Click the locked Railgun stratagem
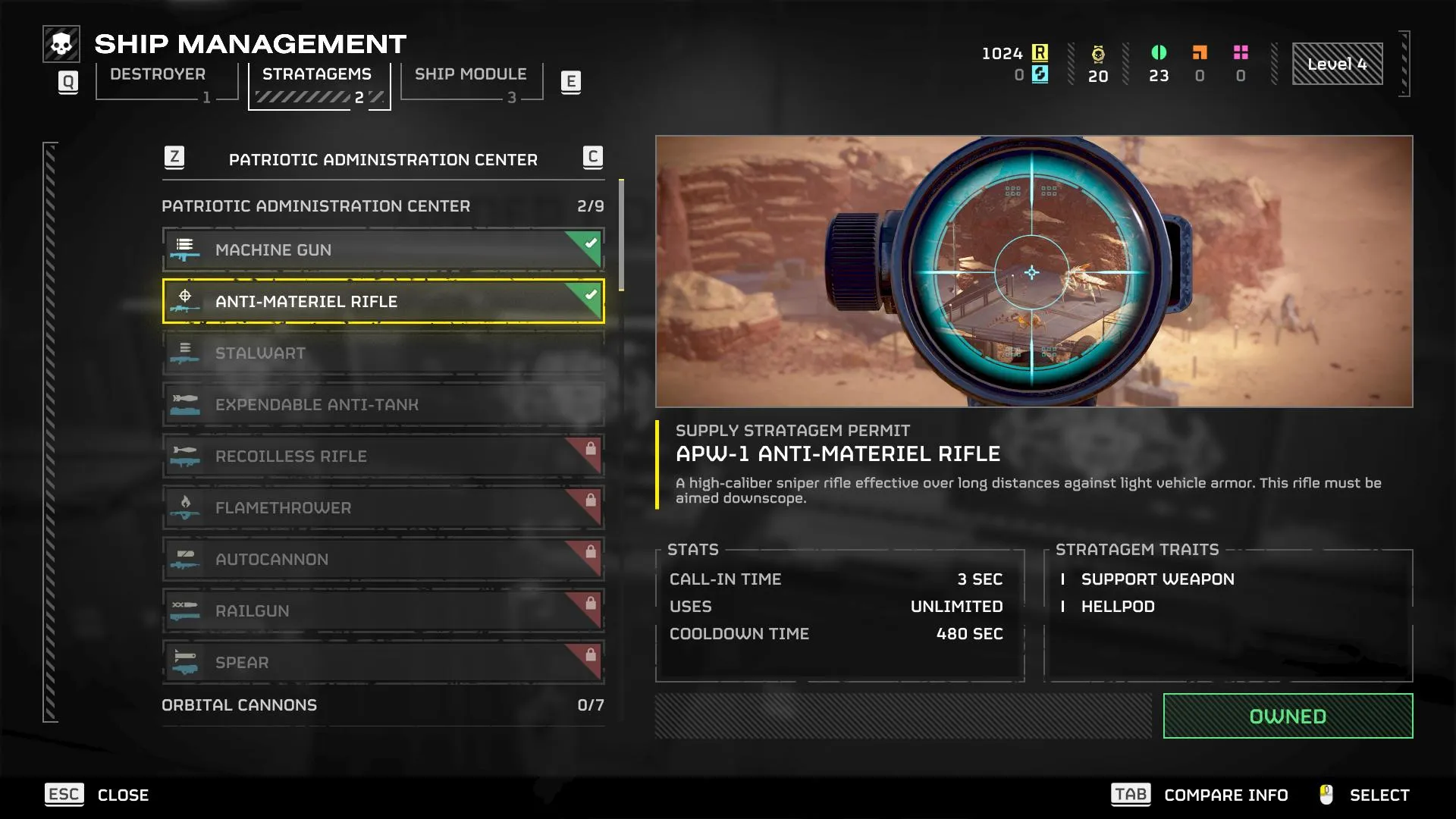 click(383, 611)
